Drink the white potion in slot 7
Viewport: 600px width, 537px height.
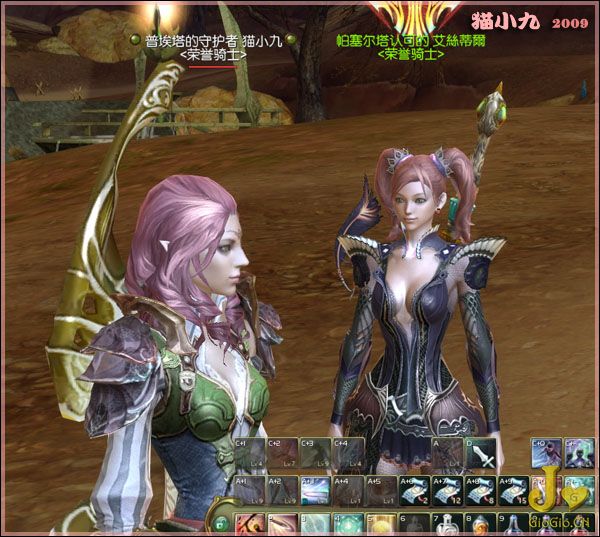click(x=447, y=525)
